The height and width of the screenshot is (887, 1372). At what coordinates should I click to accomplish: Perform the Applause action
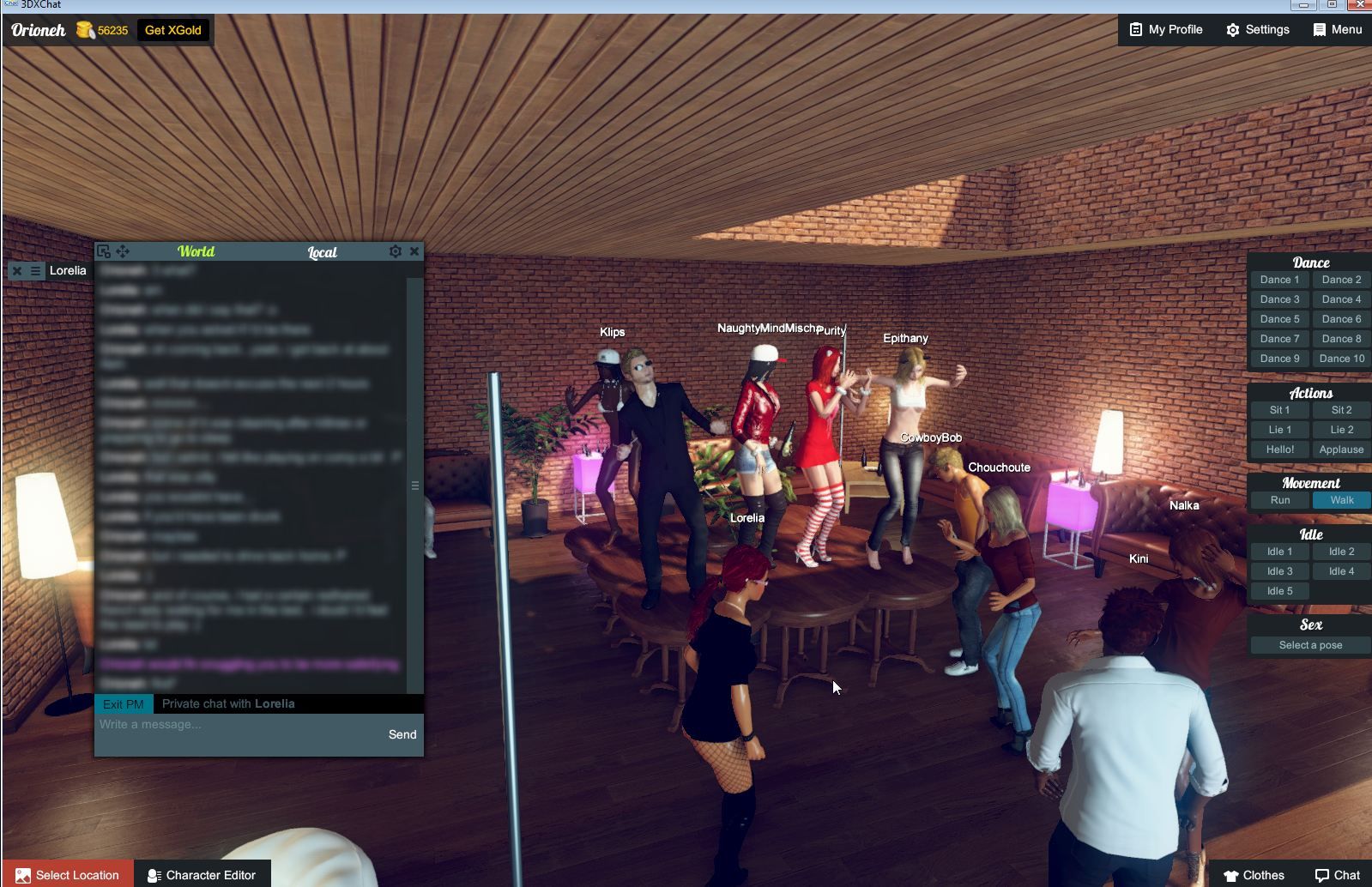(1340, 449)
